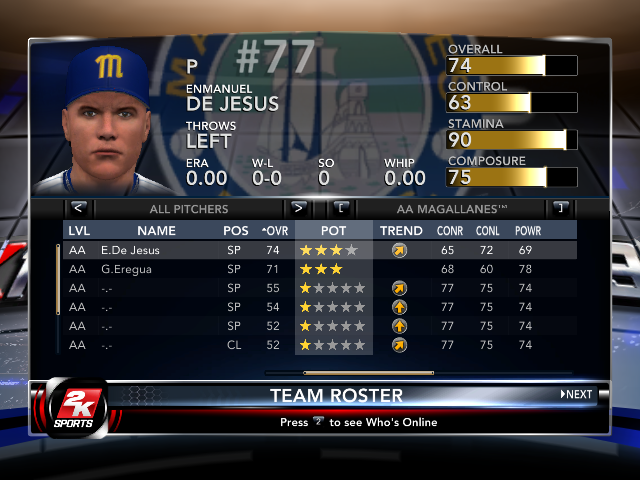Image resolution: width=640 pixels, height=480 pixels.
Task: Advance to the next pitcher category
Action: click(x=298, y=209)
